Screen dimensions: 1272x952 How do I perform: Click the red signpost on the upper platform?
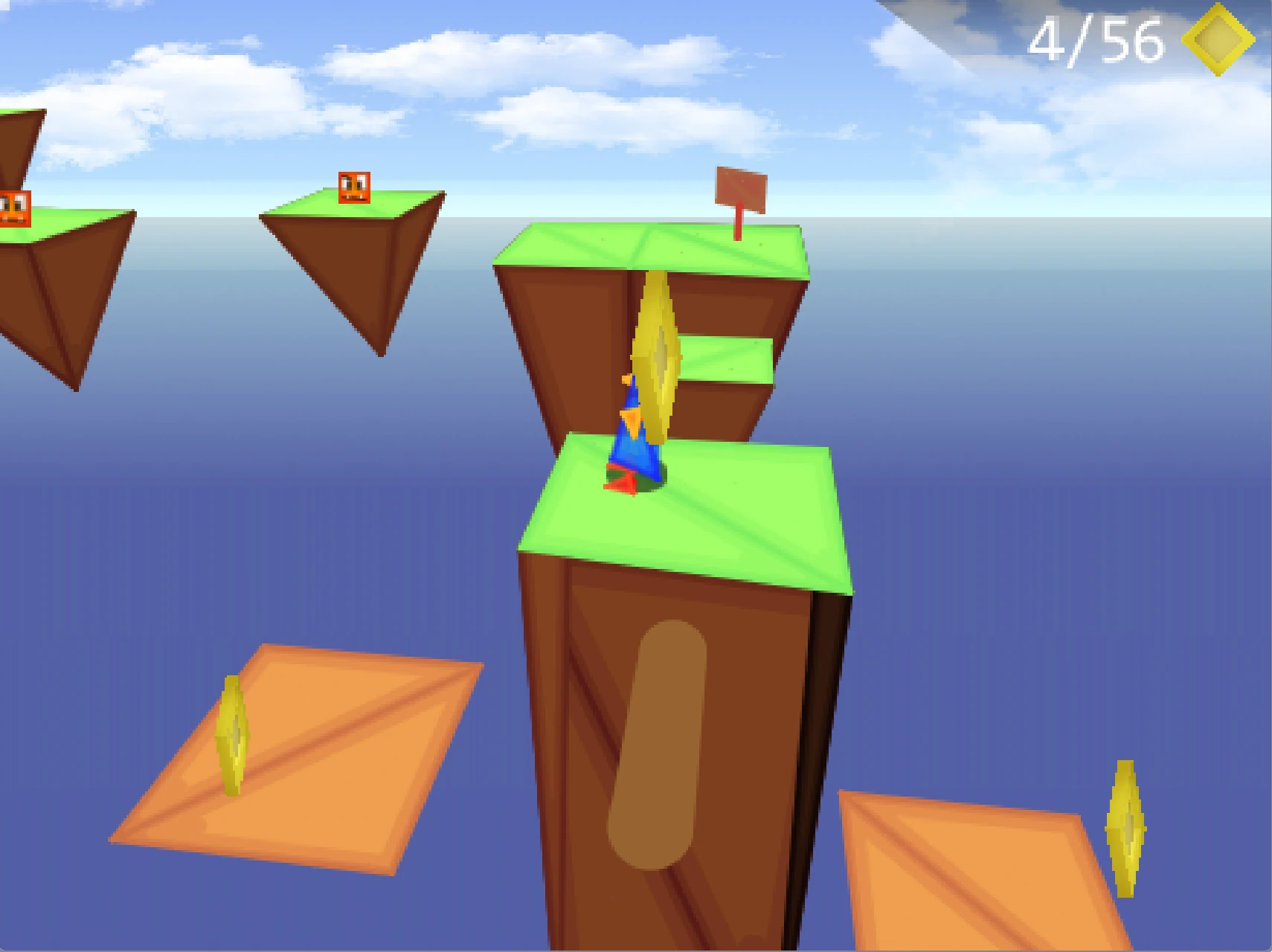pos(740,187)
